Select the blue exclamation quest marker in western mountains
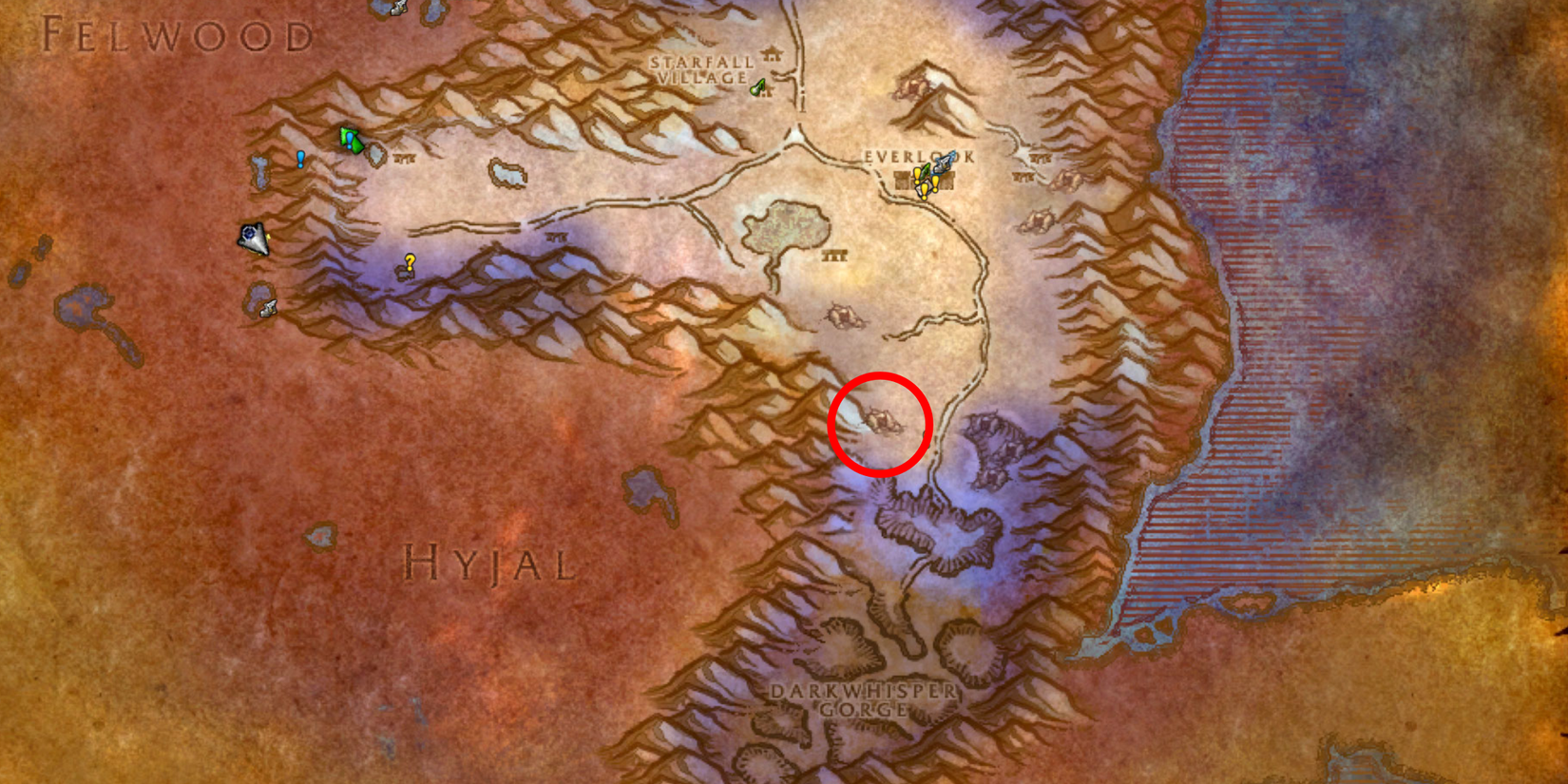Screen dimensions: 1568x784 299,160
